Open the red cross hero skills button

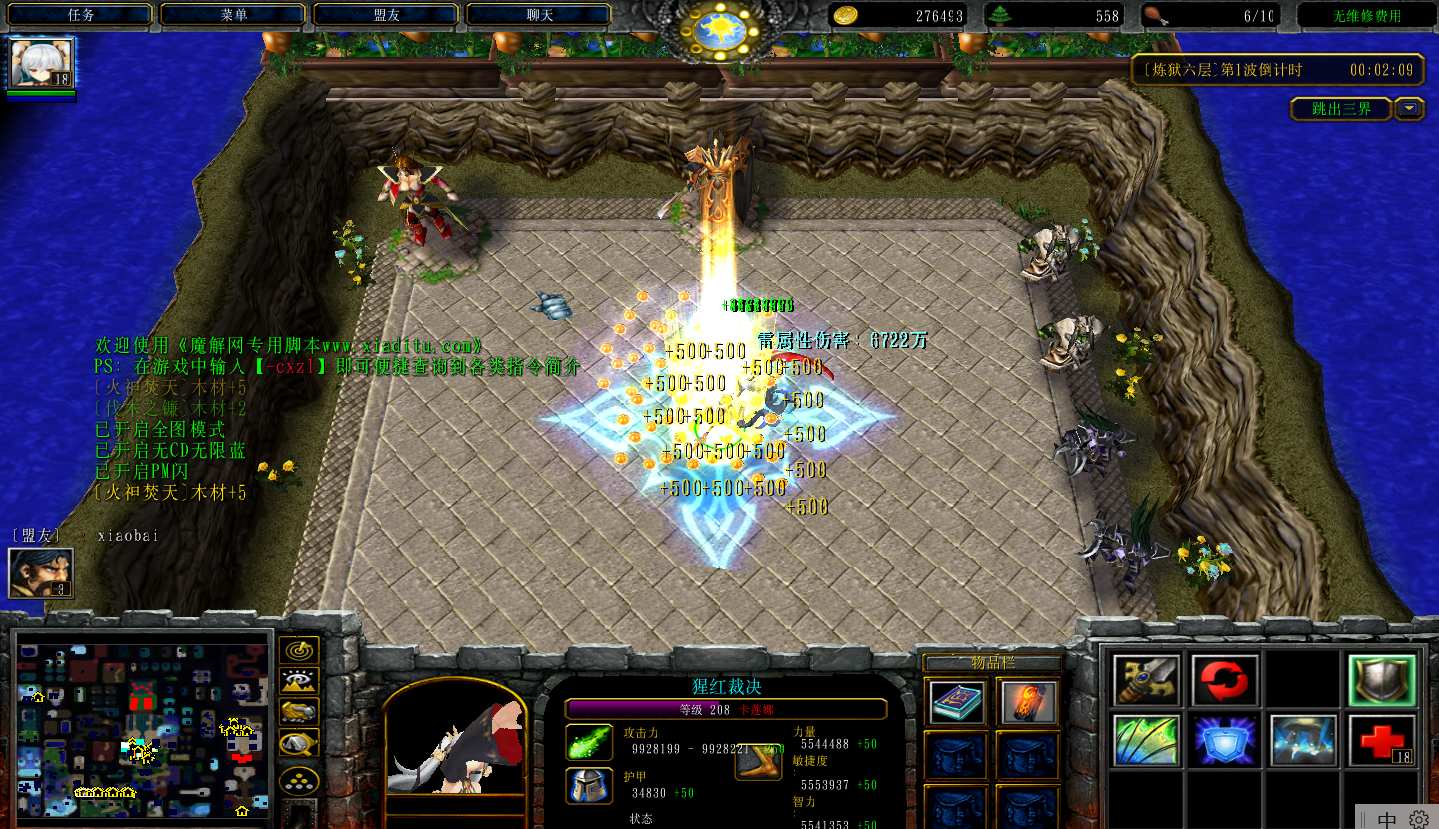1382,741
